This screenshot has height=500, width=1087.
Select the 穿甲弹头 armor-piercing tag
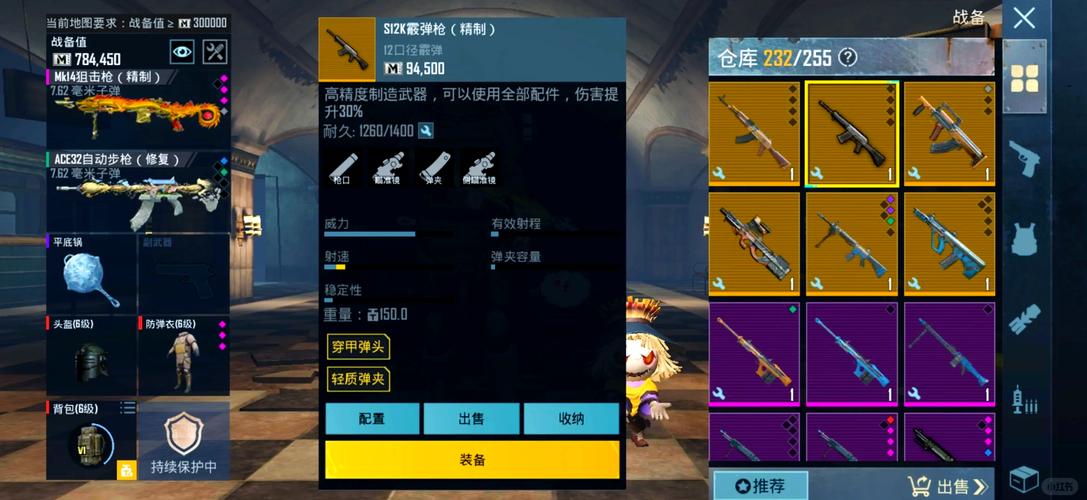[357, 347]
